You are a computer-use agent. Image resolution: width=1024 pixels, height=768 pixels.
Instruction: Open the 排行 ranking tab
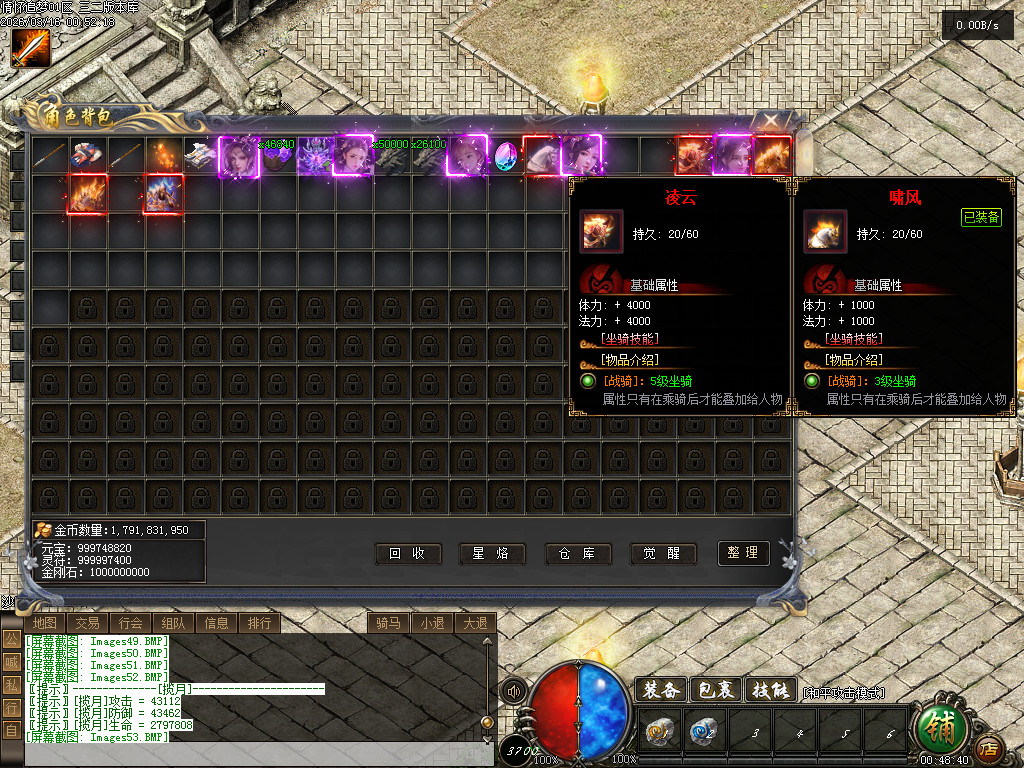[x=259, y=623]
